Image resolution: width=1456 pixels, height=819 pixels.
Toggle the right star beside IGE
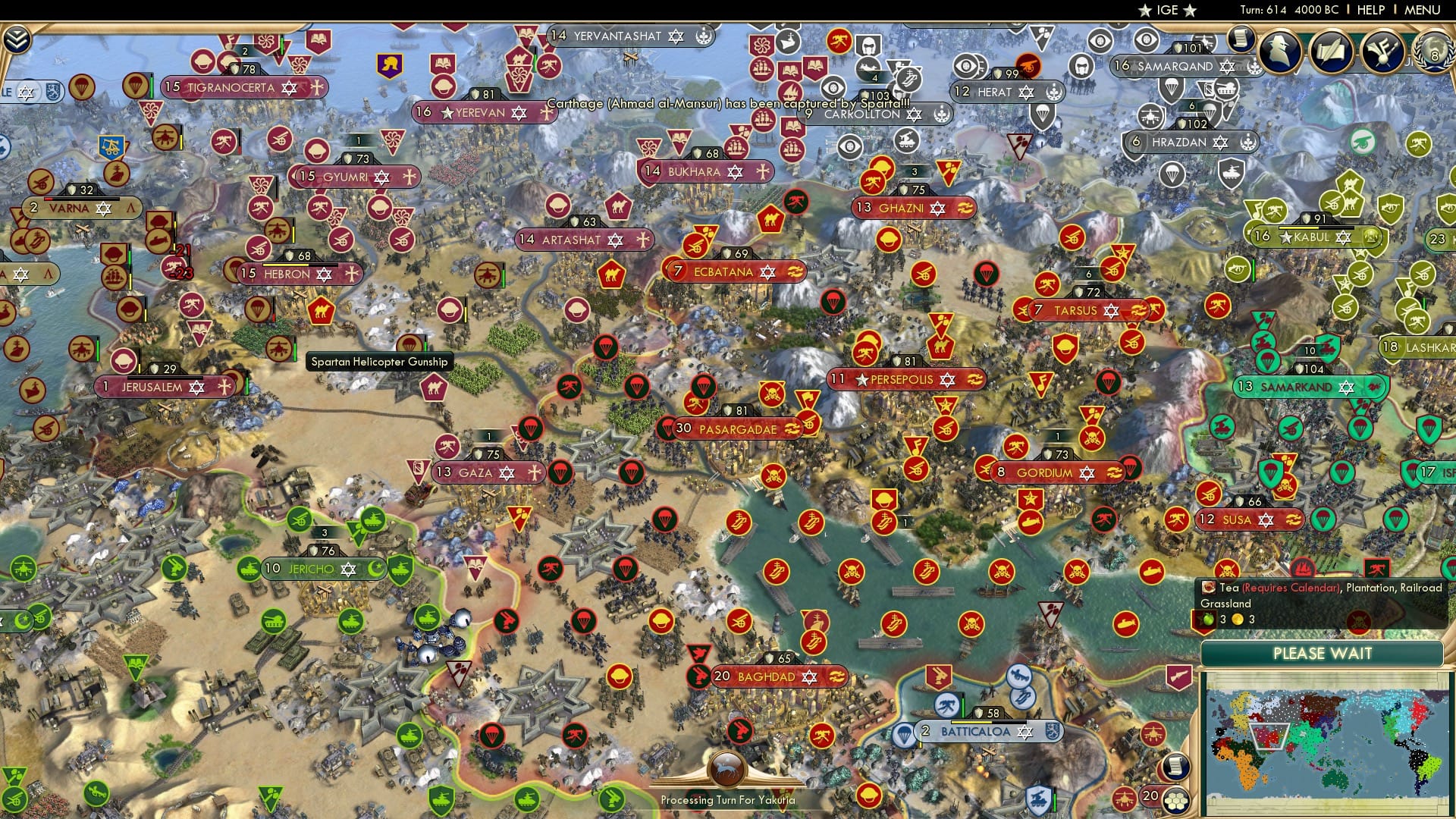click(x=1191, y=11)
